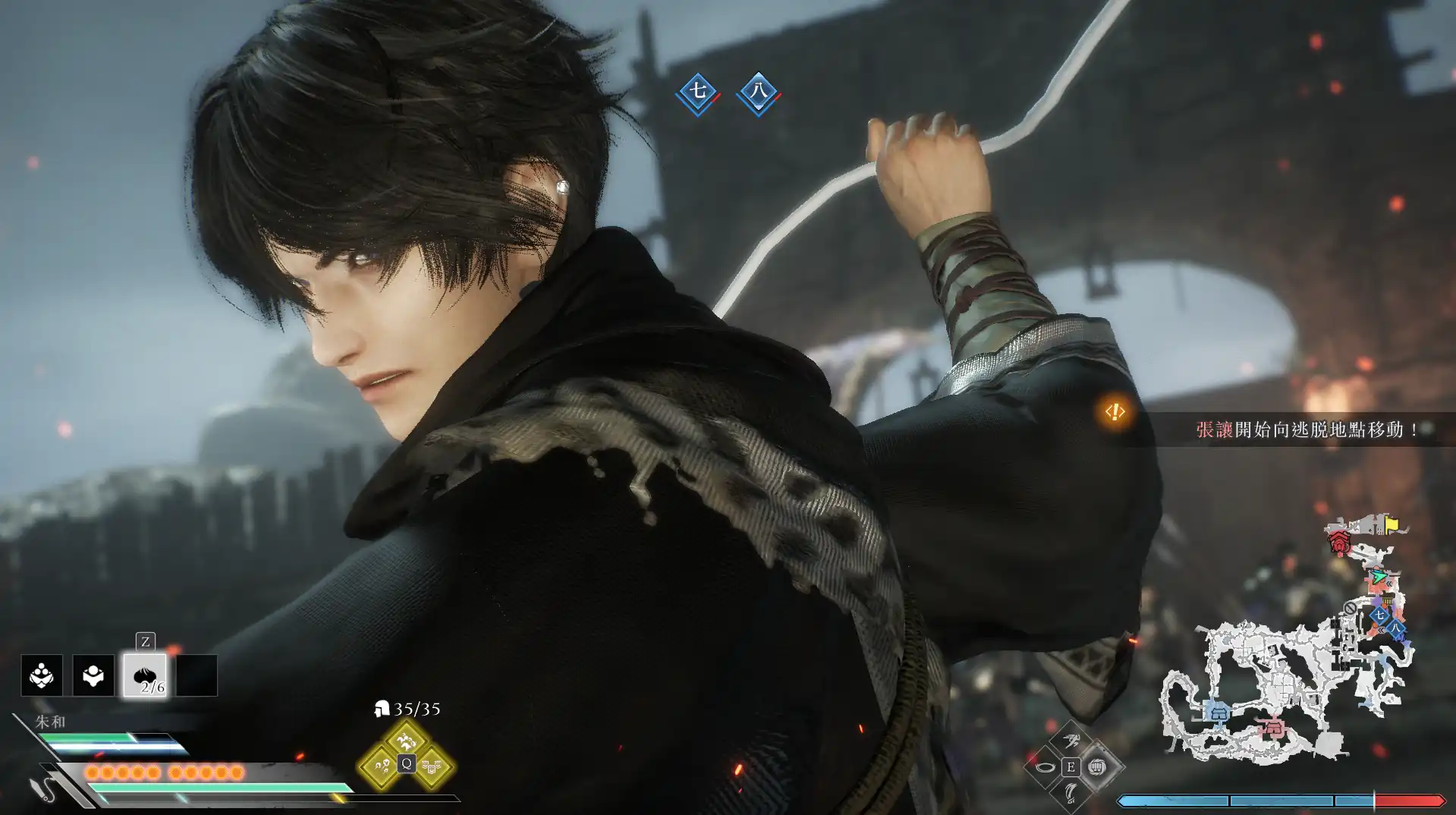Trigger the feather-shaped battle art

(1071, 793)
